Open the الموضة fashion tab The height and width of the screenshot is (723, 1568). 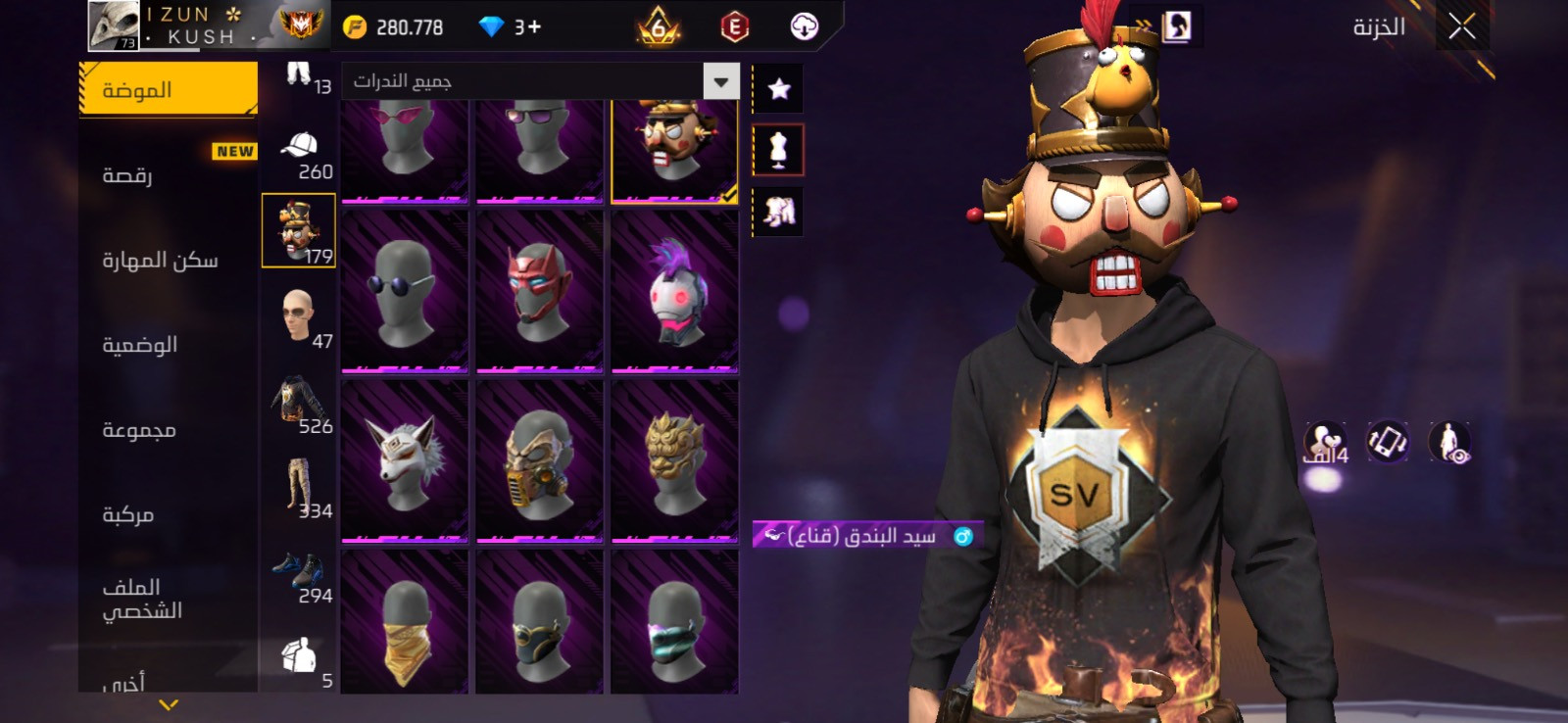pyautogui.click(x=168, y=90)
